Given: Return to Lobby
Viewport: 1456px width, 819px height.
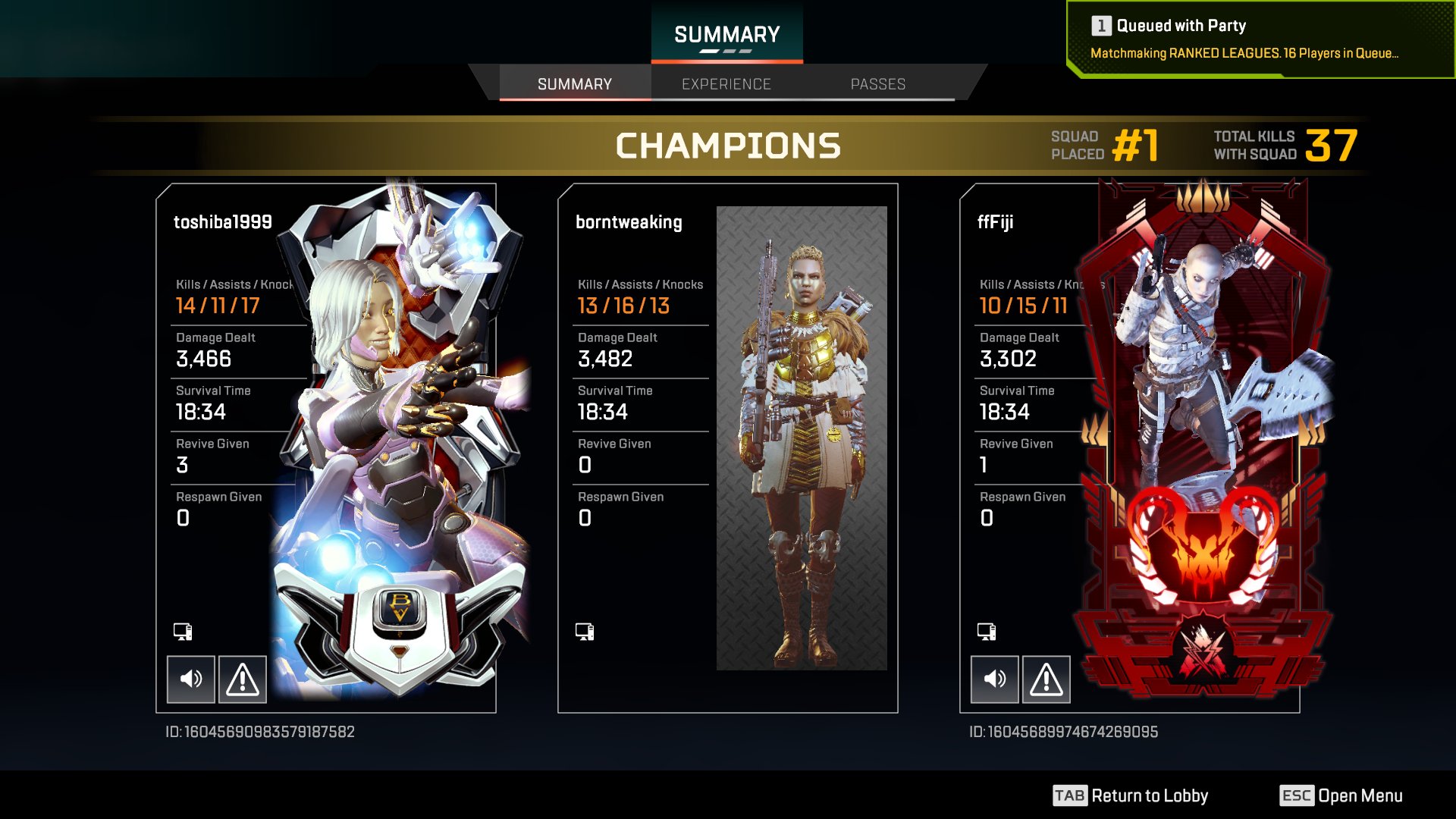Looking at the screenshot, I should click(1130, 795).
